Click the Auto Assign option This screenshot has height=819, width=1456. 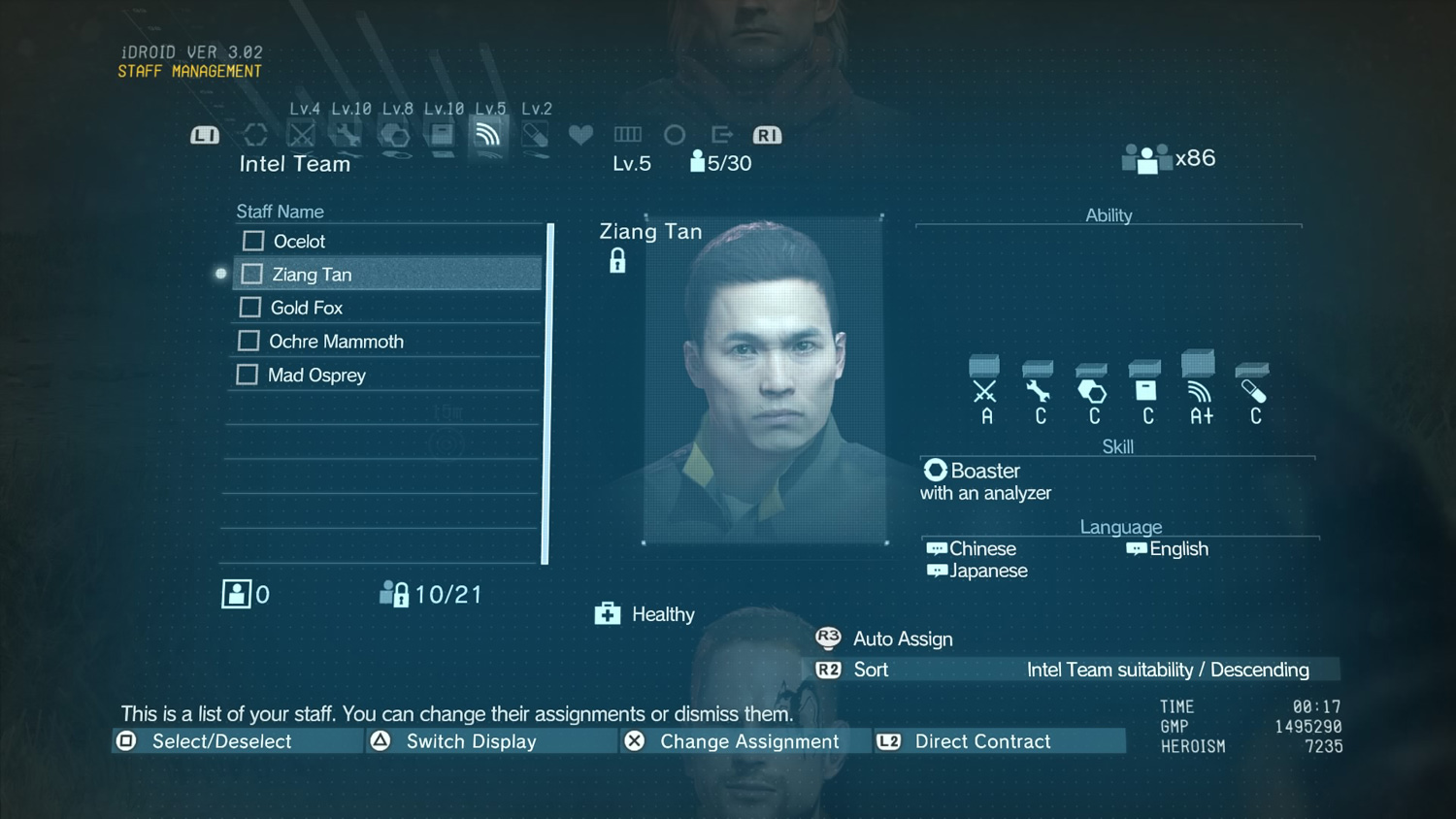pos(902,639)
